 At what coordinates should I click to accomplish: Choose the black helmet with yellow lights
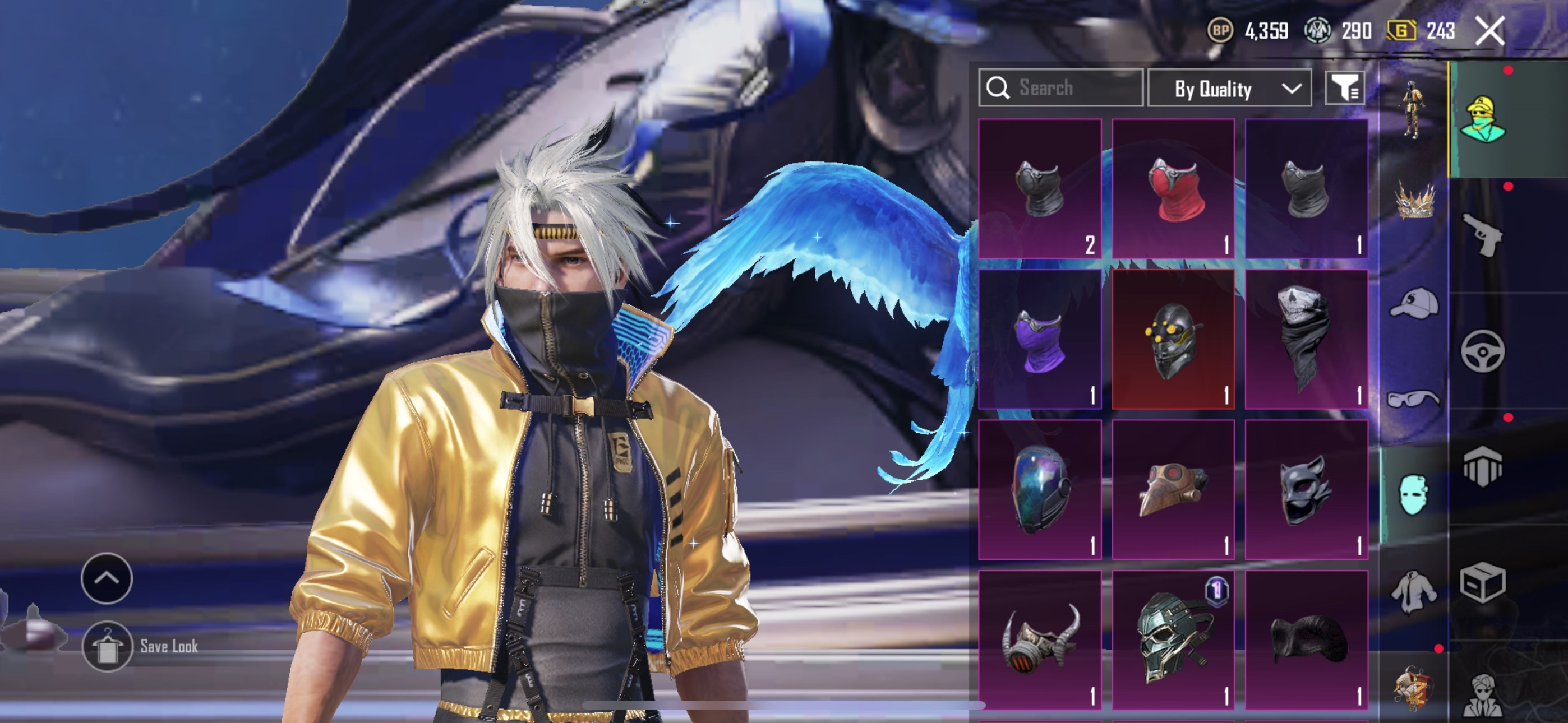click(x=1173, y=340)
